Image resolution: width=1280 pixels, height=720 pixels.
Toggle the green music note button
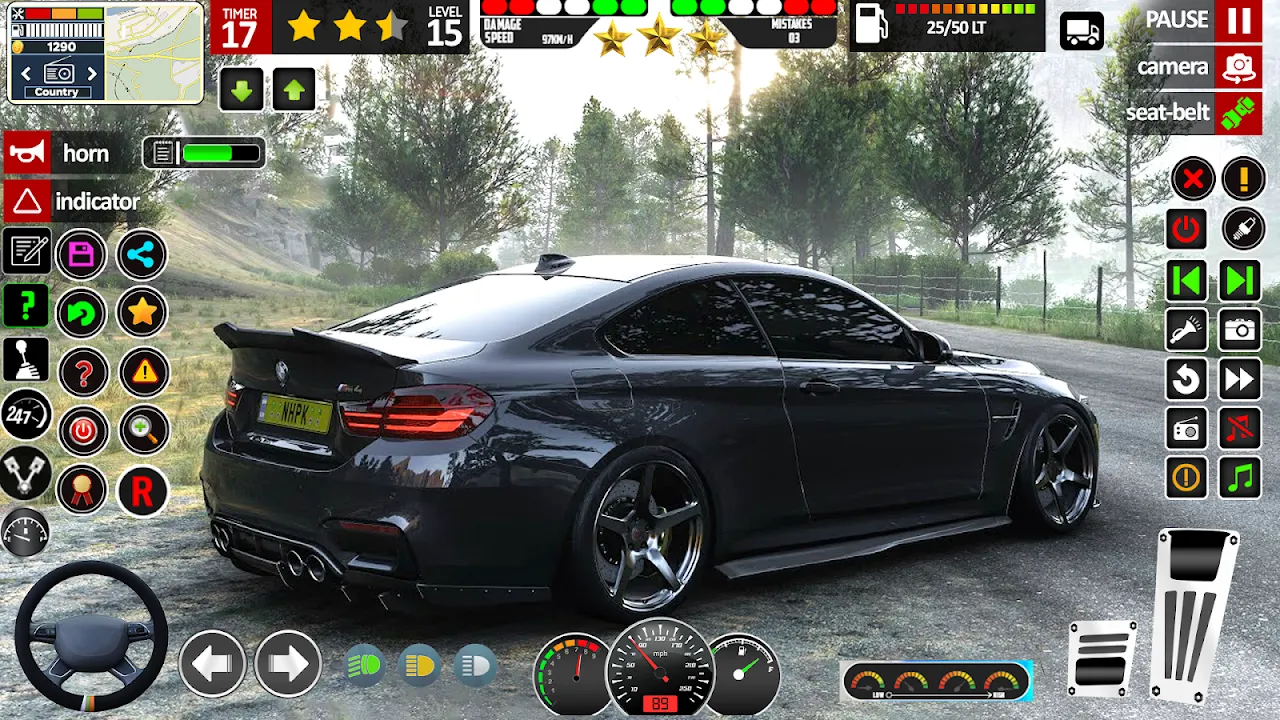(x=1240, y=478)
